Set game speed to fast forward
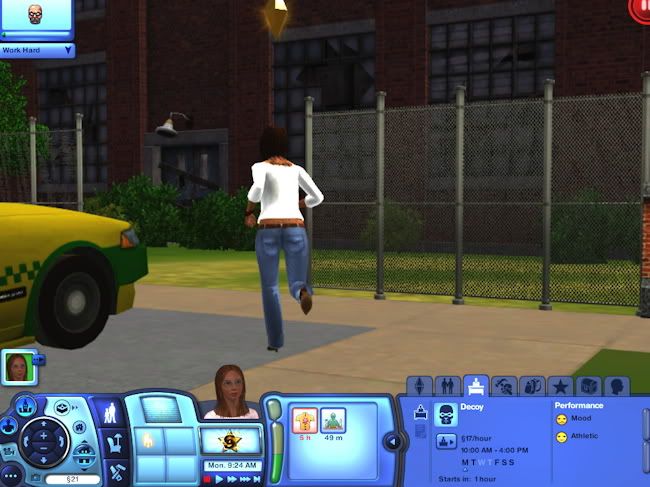This screenshot has height=487, width=650. pyautogui.click(x=234, y=480)
